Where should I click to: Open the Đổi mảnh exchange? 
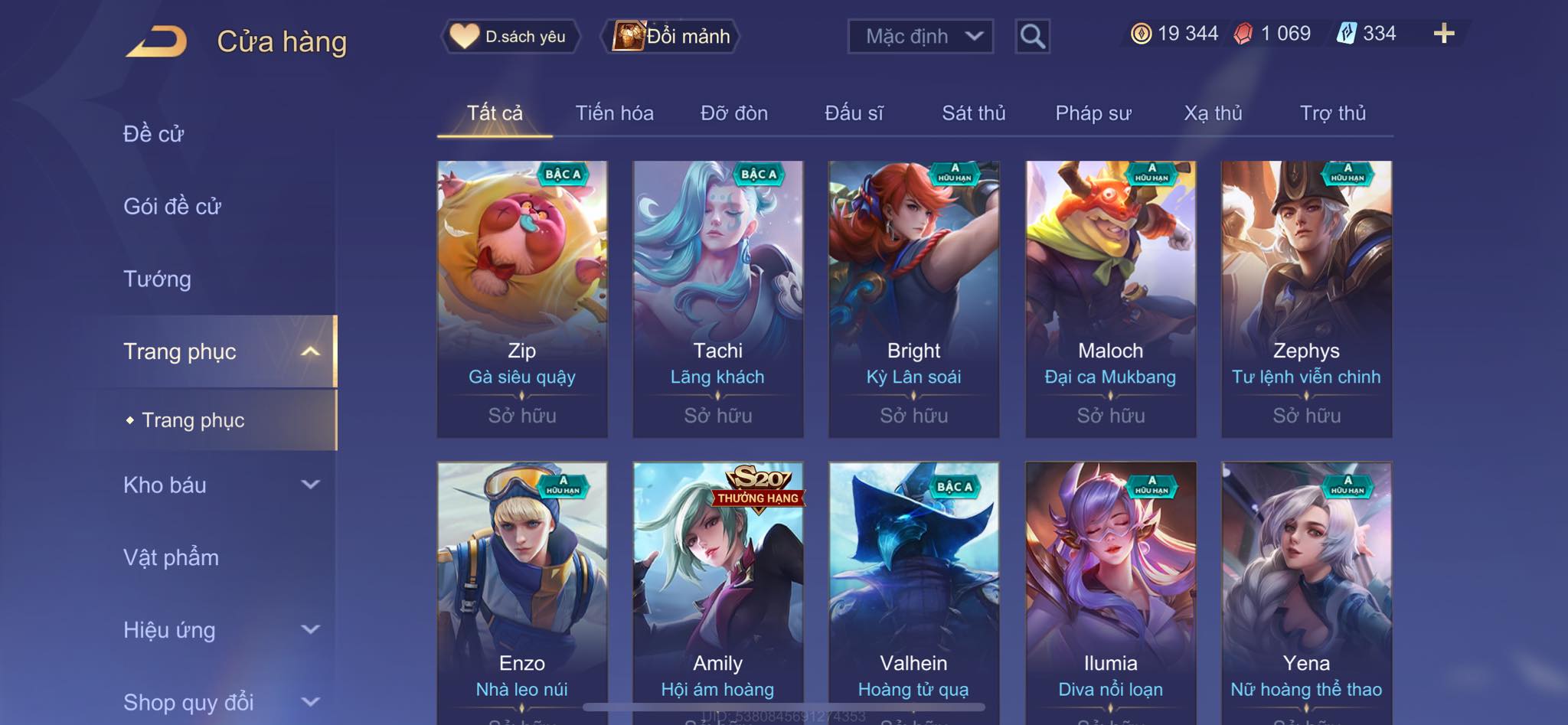(672, 36)
